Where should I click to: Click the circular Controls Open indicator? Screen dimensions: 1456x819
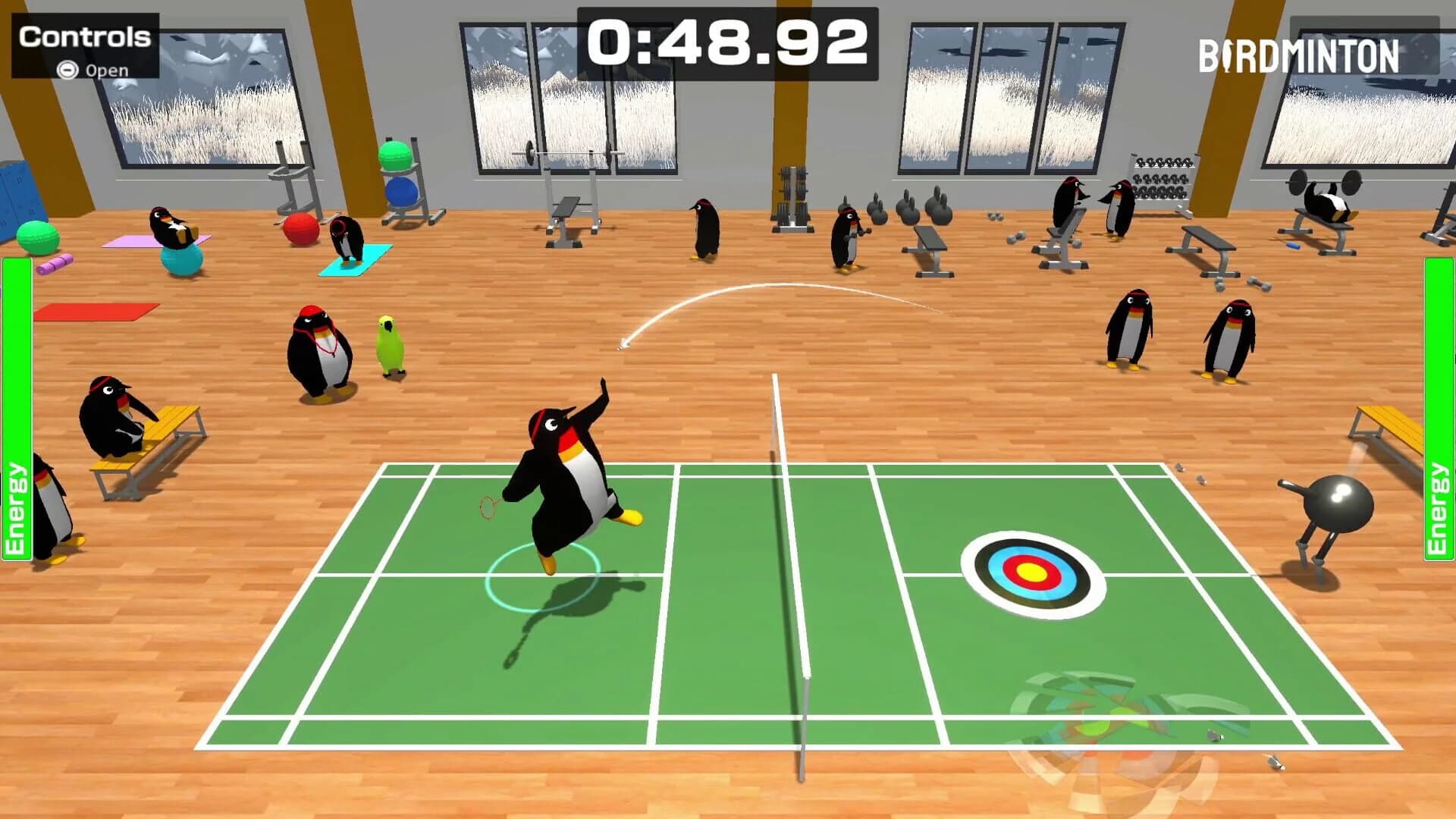coord(67,69)
